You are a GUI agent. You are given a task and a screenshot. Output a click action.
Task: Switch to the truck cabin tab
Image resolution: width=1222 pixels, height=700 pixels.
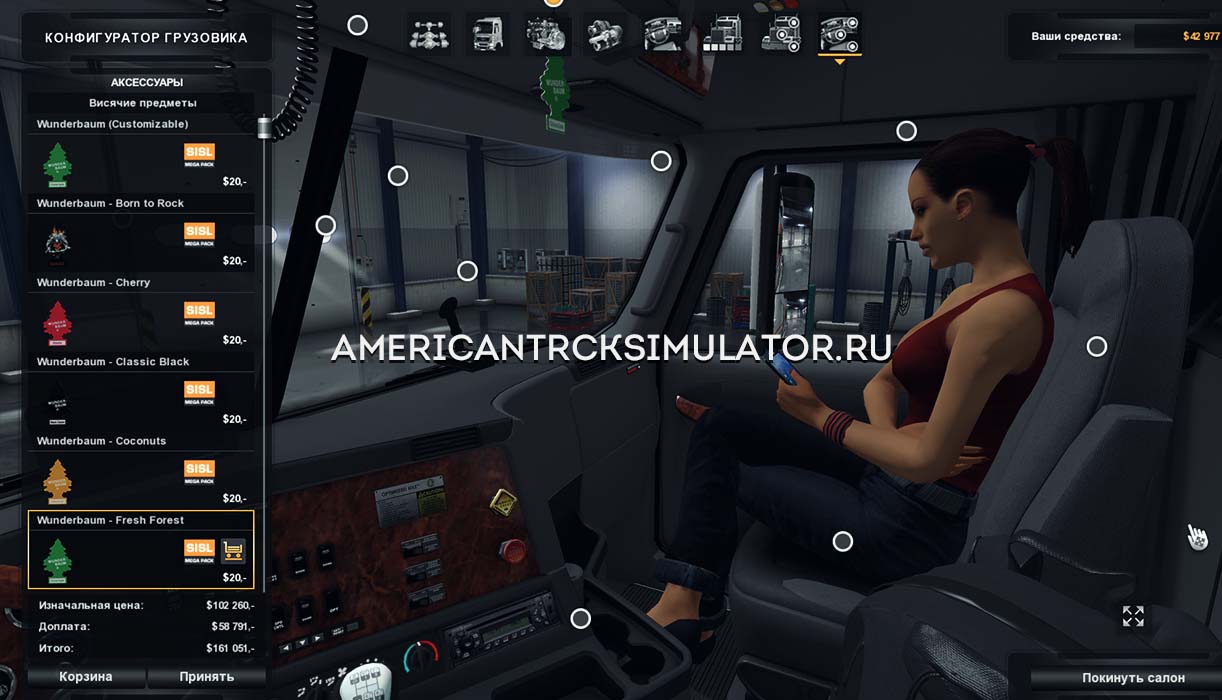pos(487,35)
